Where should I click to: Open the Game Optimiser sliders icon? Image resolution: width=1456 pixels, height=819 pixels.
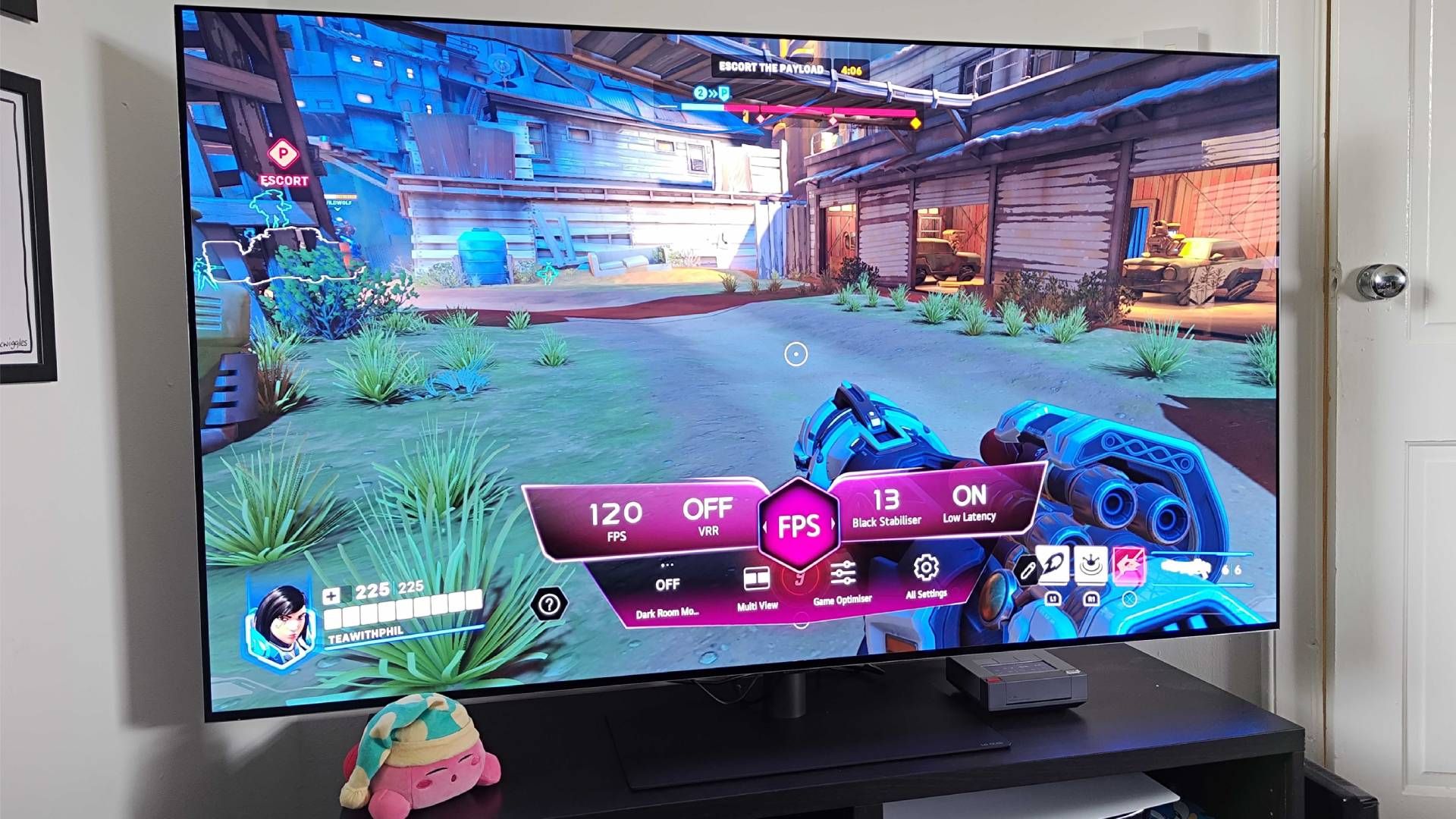click(843, 571)
